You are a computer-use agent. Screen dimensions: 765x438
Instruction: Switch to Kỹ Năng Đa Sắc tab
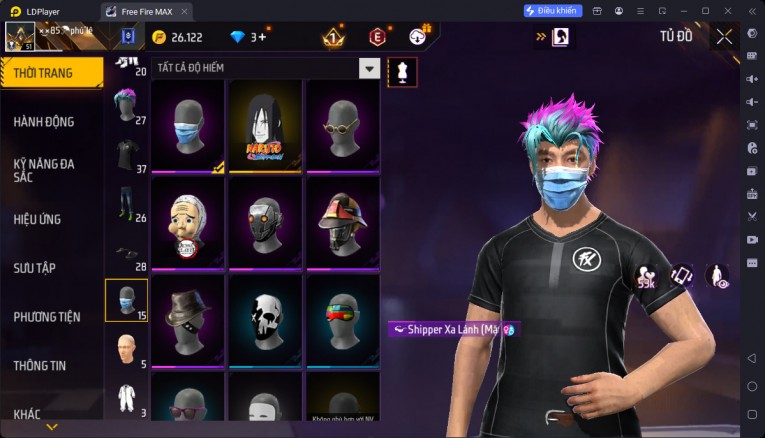(x=44, y=169)
